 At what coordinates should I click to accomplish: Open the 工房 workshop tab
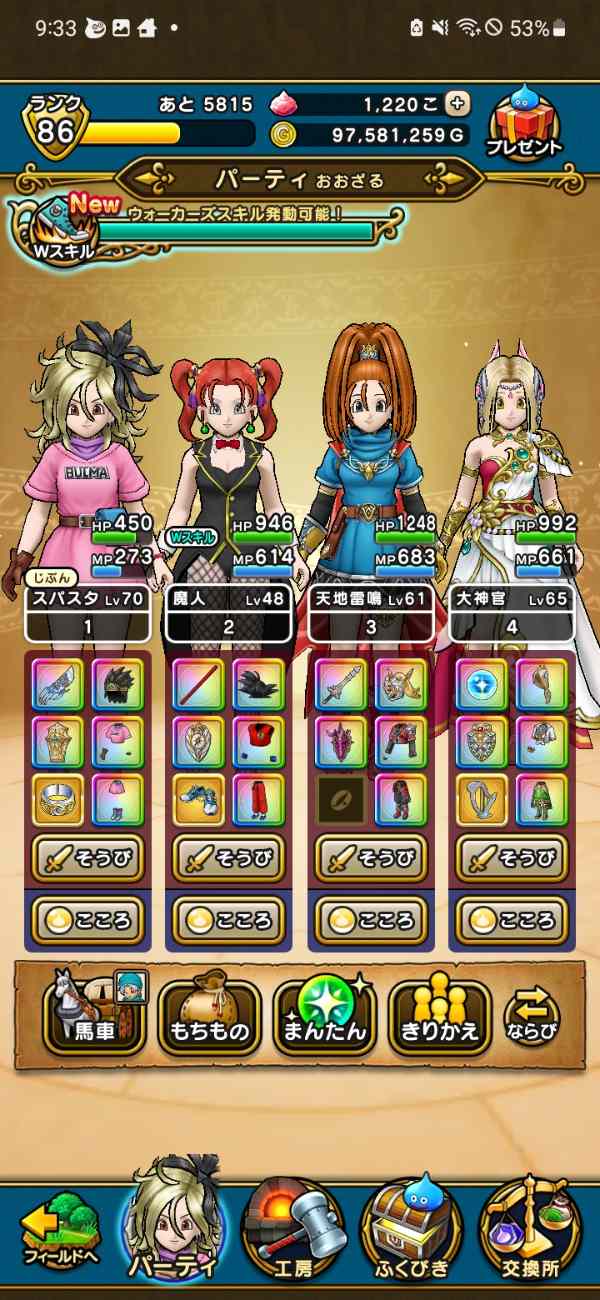292,1234
